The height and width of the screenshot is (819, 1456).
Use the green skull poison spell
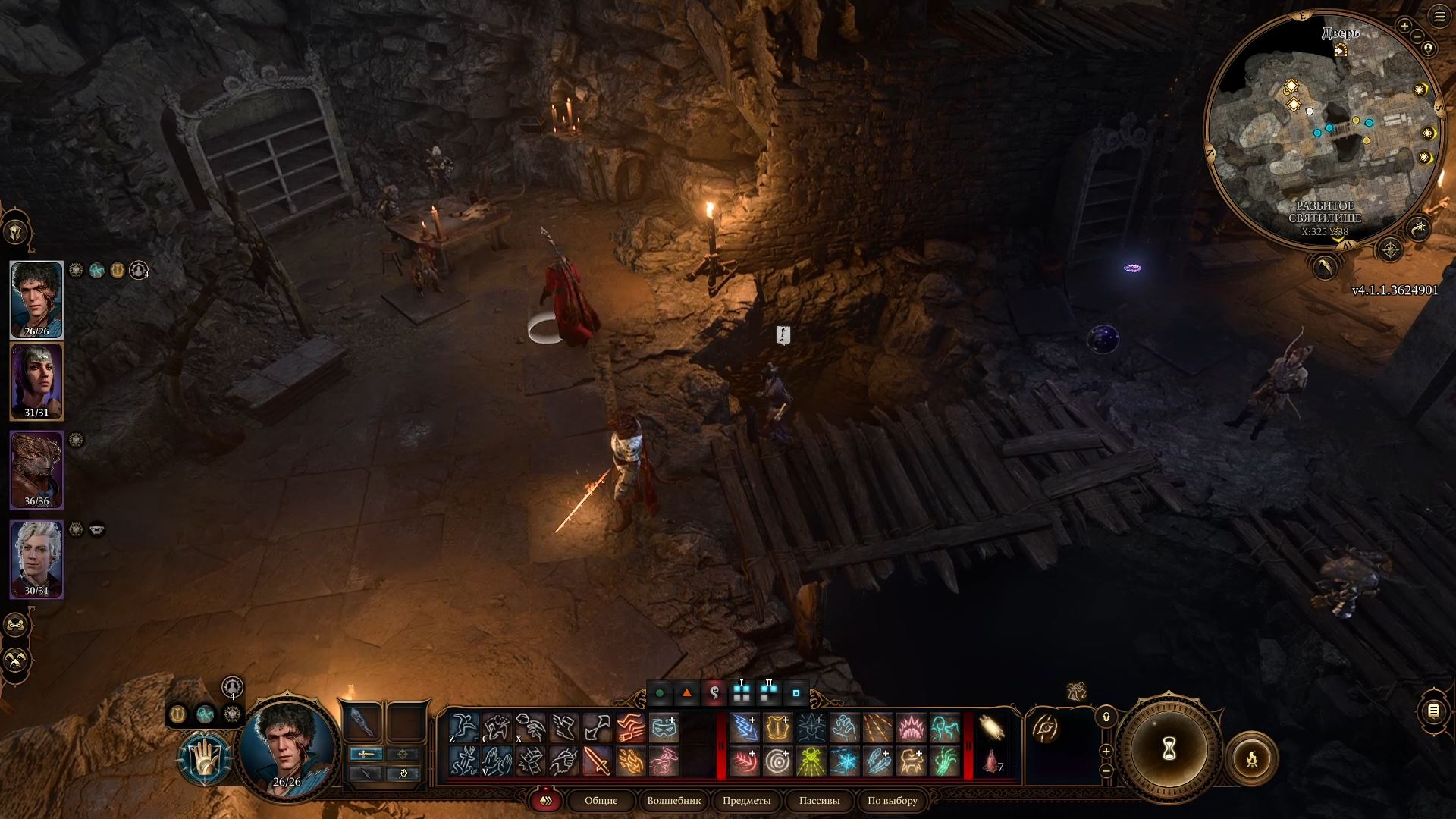coord(811,761)
